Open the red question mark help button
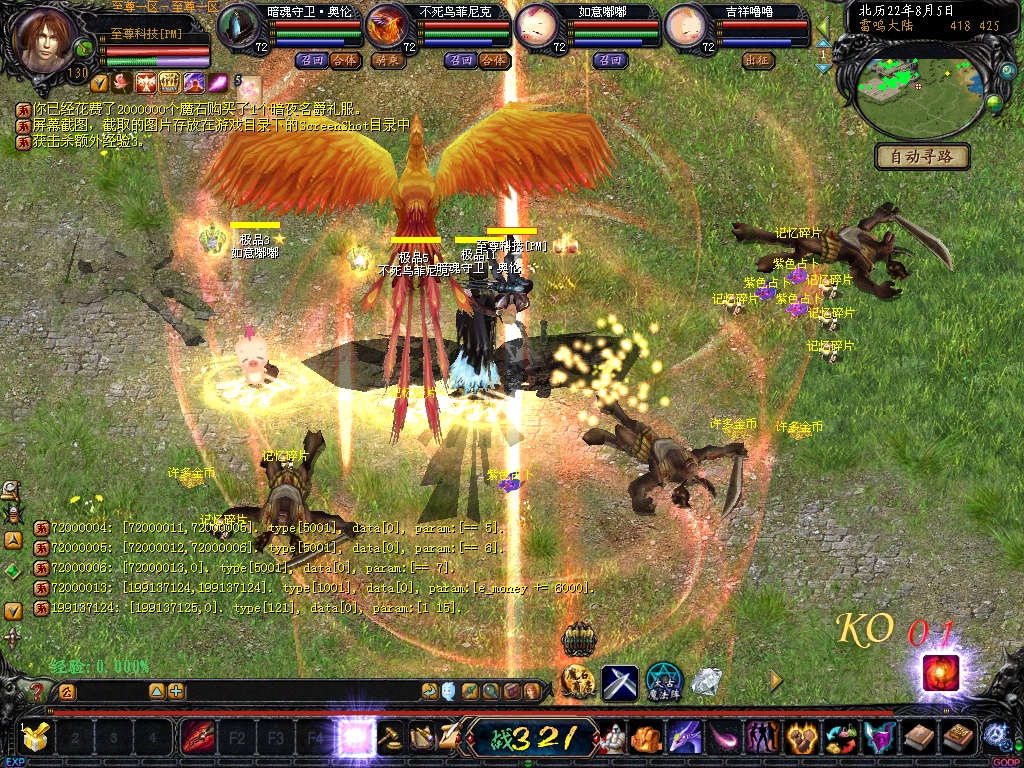Image resolution: width=1024 pixels, height=768 pixels. [37, 691]
